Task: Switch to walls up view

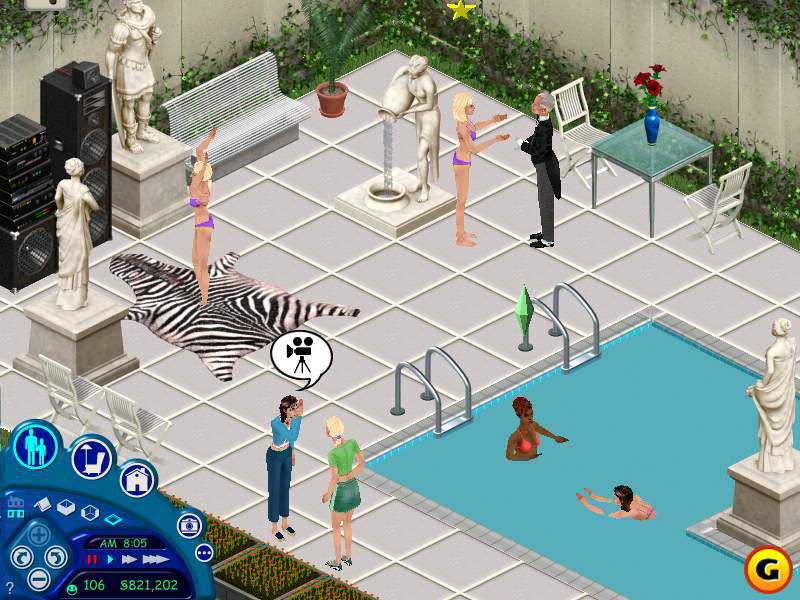Action: pos(64,509)
